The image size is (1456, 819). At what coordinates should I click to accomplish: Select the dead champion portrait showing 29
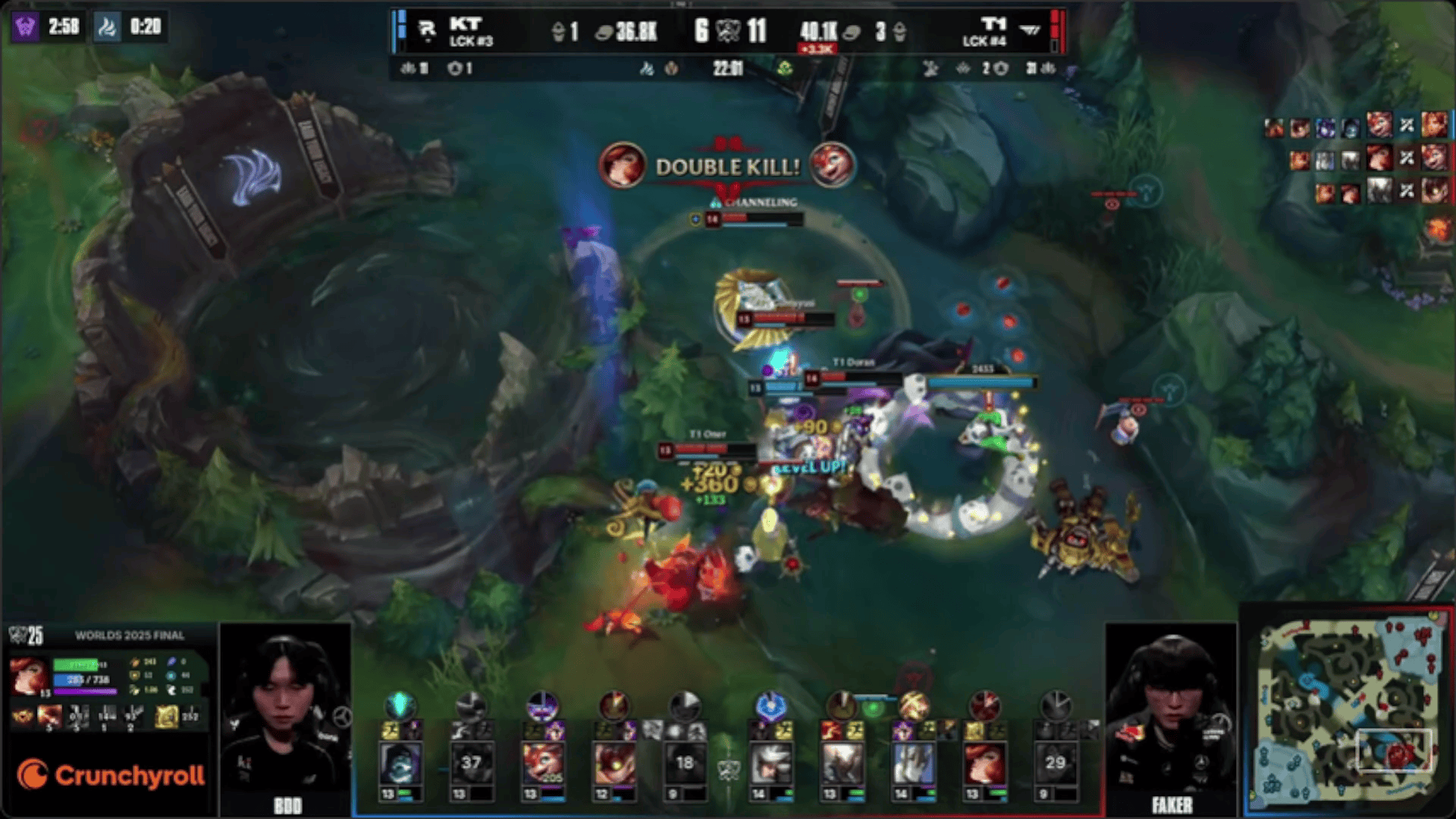[x=1055, y=764]
